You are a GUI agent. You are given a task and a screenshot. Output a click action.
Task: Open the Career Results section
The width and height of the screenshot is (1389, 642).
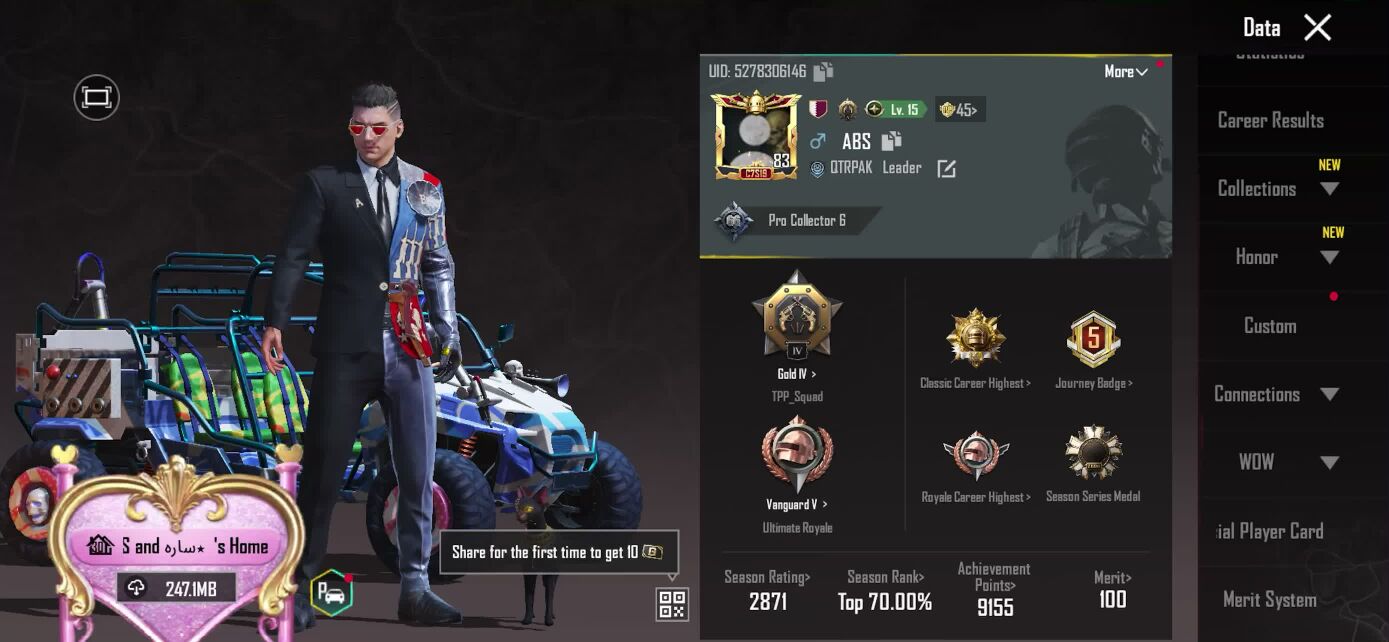(x=1270, y=120)
